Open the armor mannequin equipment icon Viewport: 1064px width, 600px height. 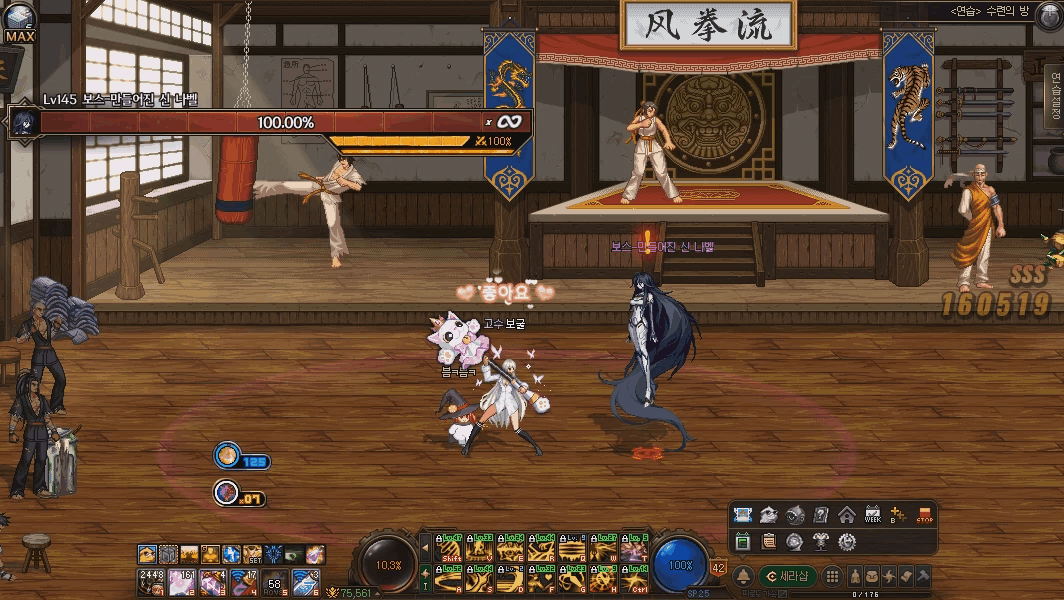[821, 542]
